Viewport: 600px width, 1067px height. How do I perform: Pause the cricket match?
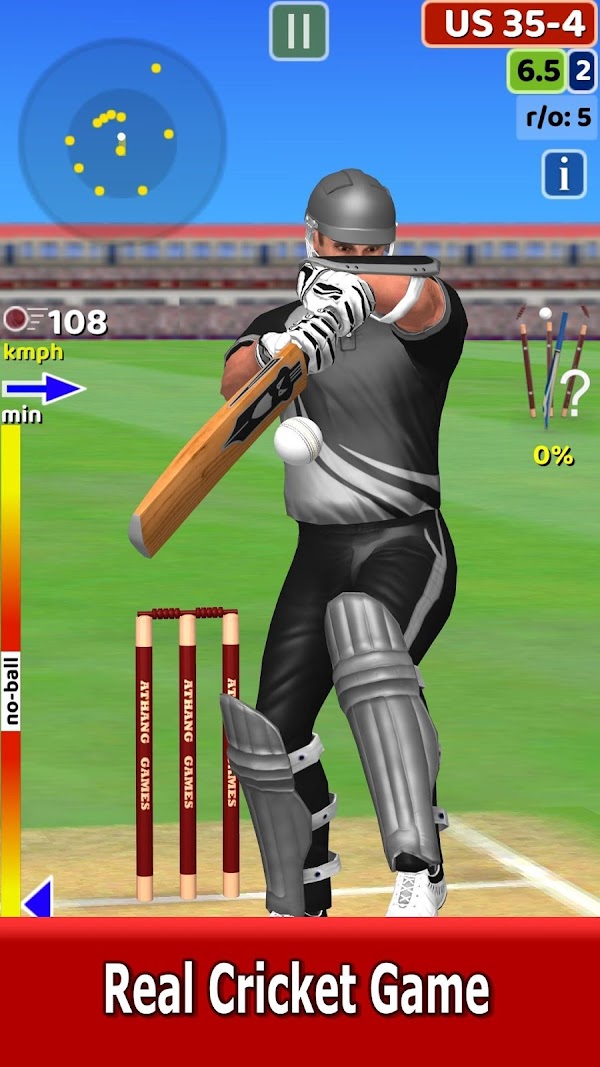click(x=299, y=31)
